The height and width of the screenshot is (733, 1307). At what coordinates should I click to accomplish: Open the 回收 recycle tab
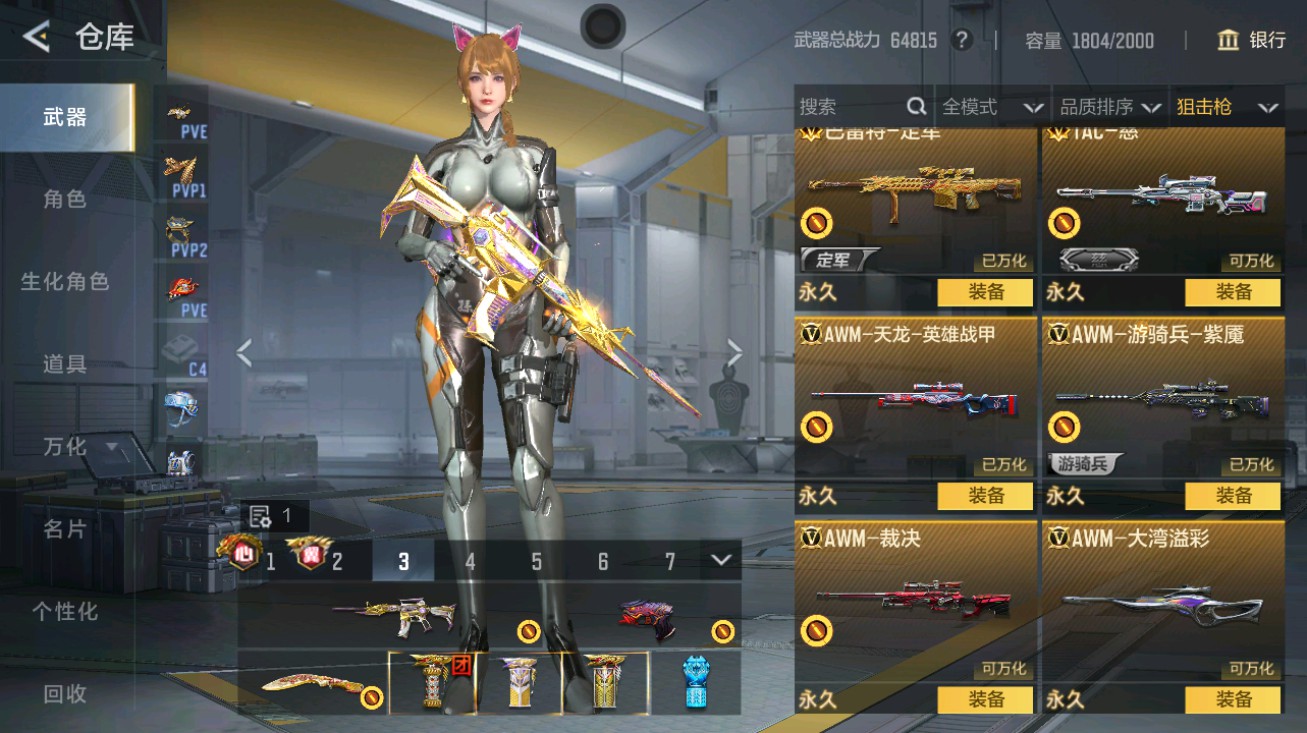coord(65,693)
